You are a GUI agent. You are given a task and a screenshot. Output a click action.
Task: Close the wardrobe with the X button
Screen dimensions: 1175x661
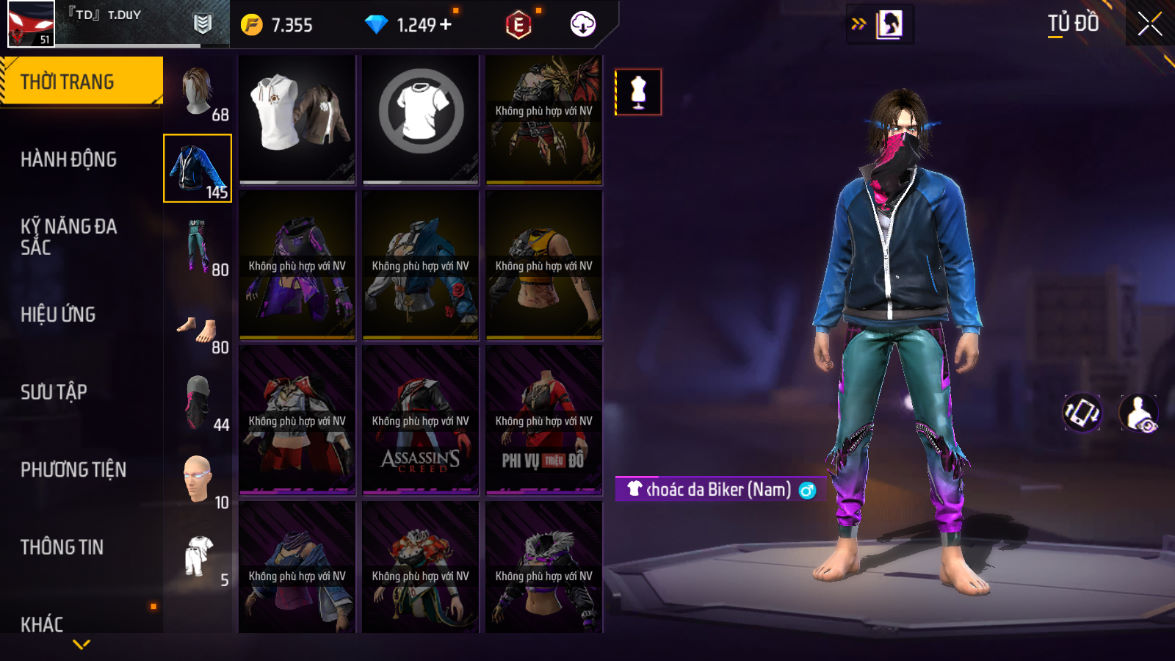coord(1150,24)
